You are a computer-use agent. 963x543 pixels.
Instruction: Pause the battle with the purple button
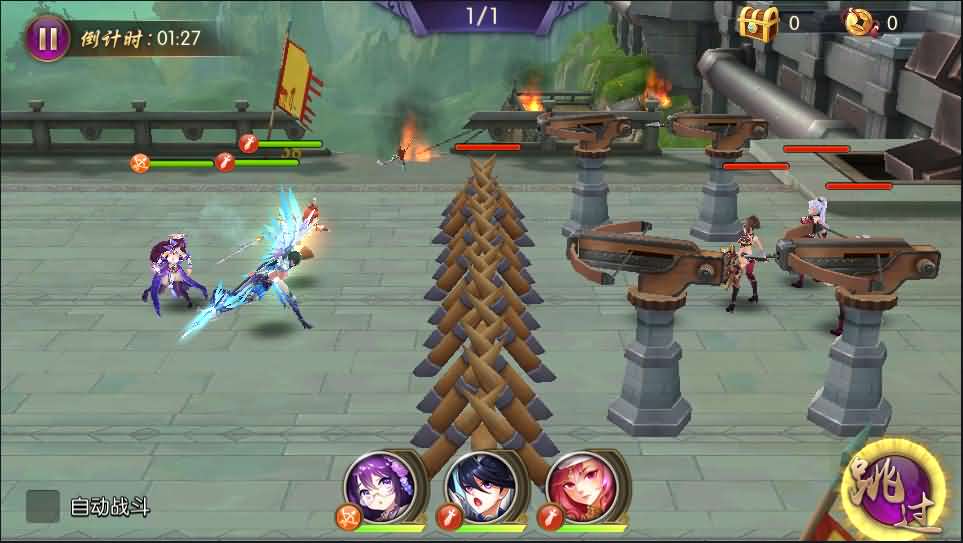point(46,39)
